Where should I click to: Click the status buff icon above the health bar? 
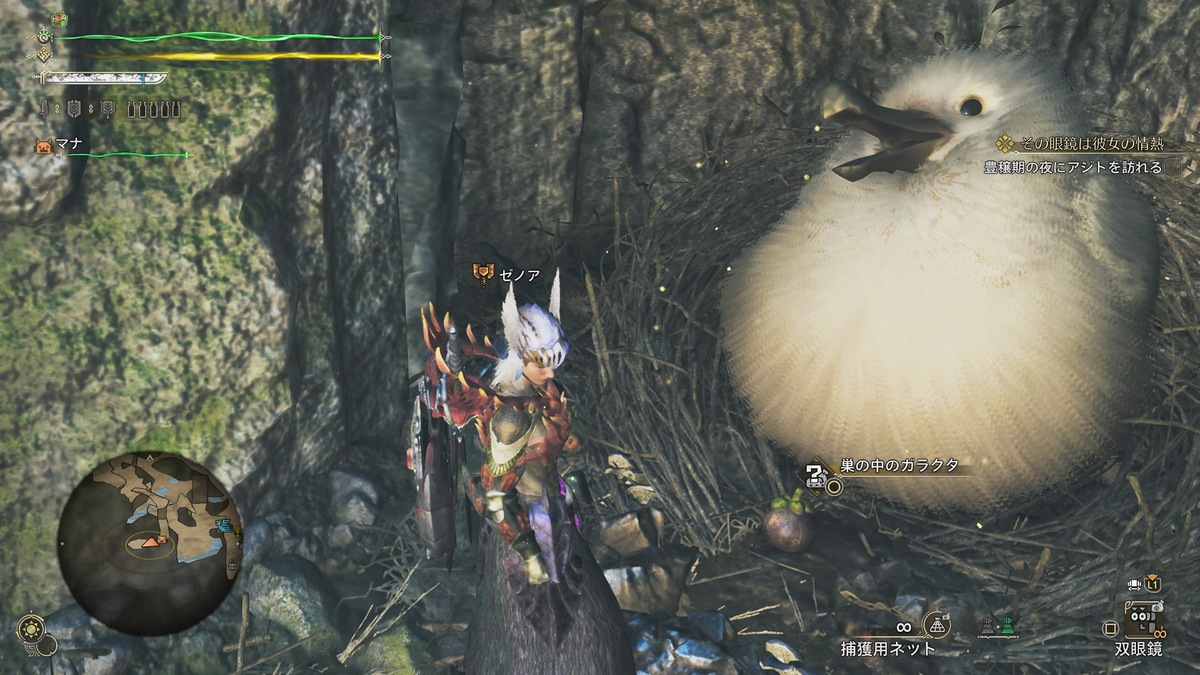pyautogui.click(x=59, y=19)
